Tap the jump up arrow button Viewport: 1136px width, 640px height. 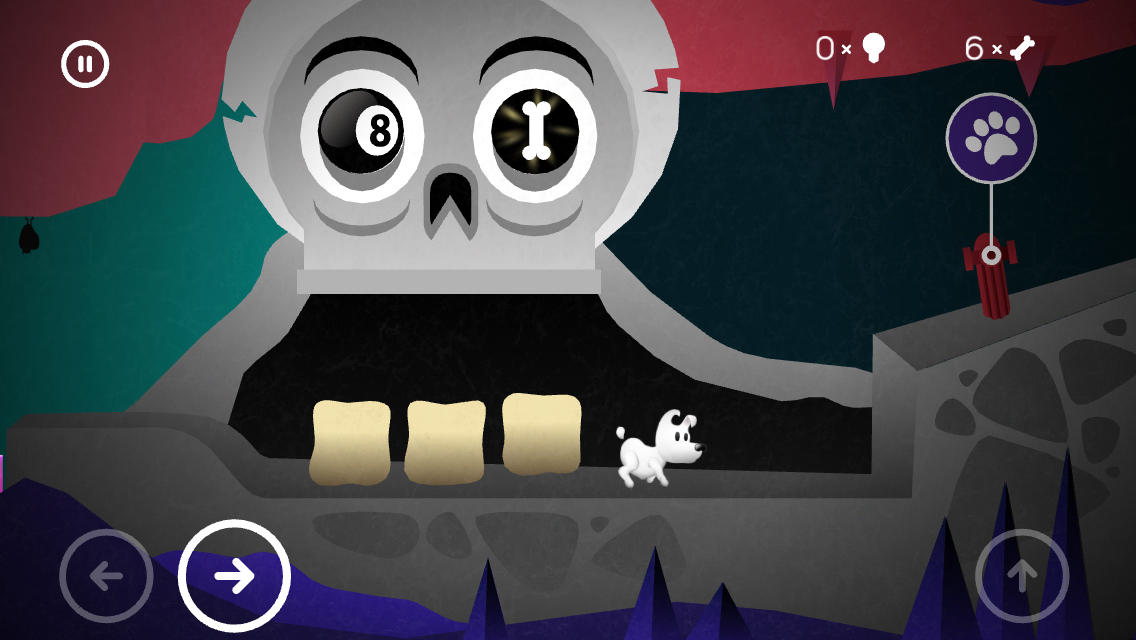click(x=1021, y=576)
